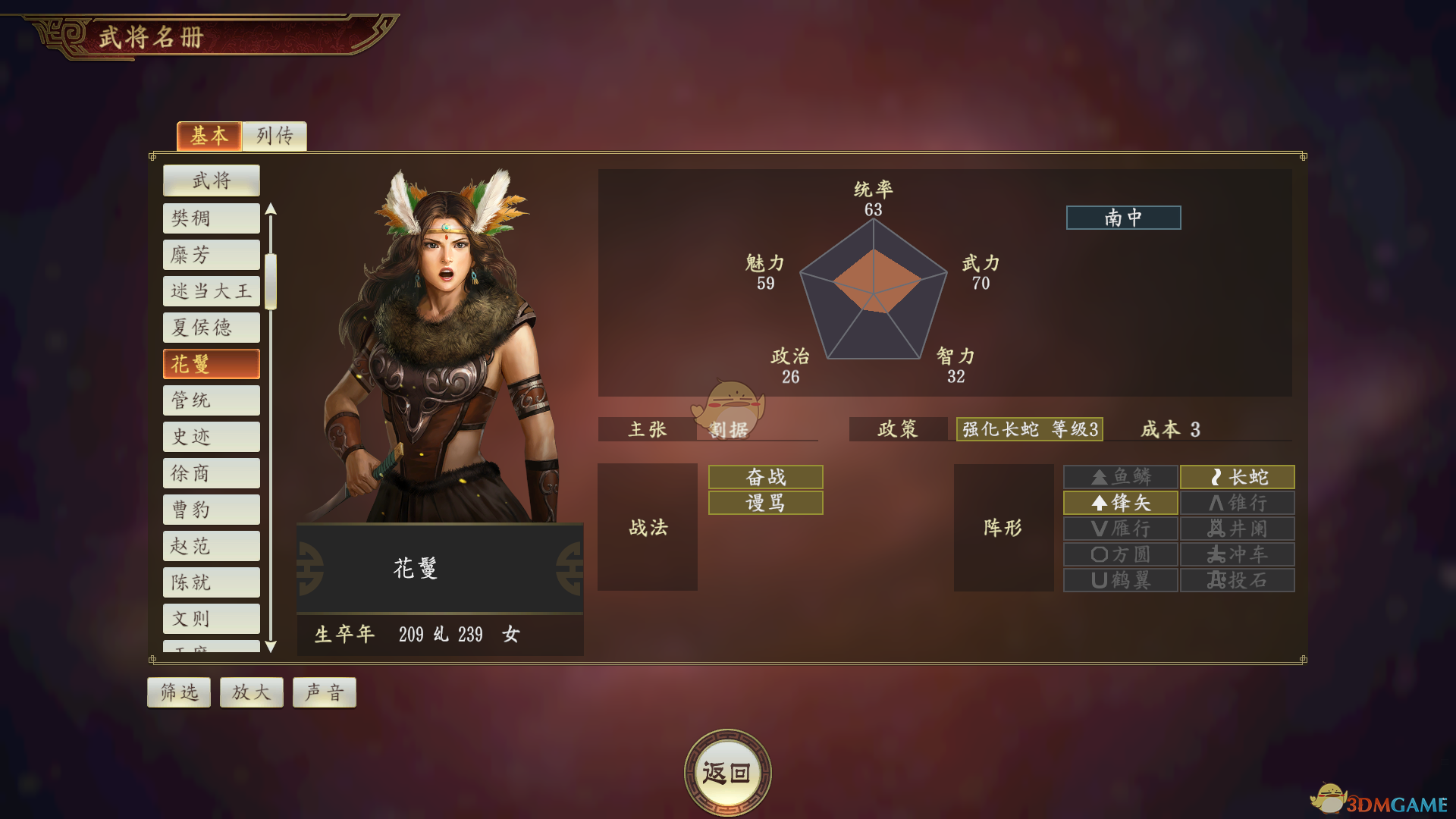Open the 强化长蛇 等级3 policy entry

point(1029,429)
